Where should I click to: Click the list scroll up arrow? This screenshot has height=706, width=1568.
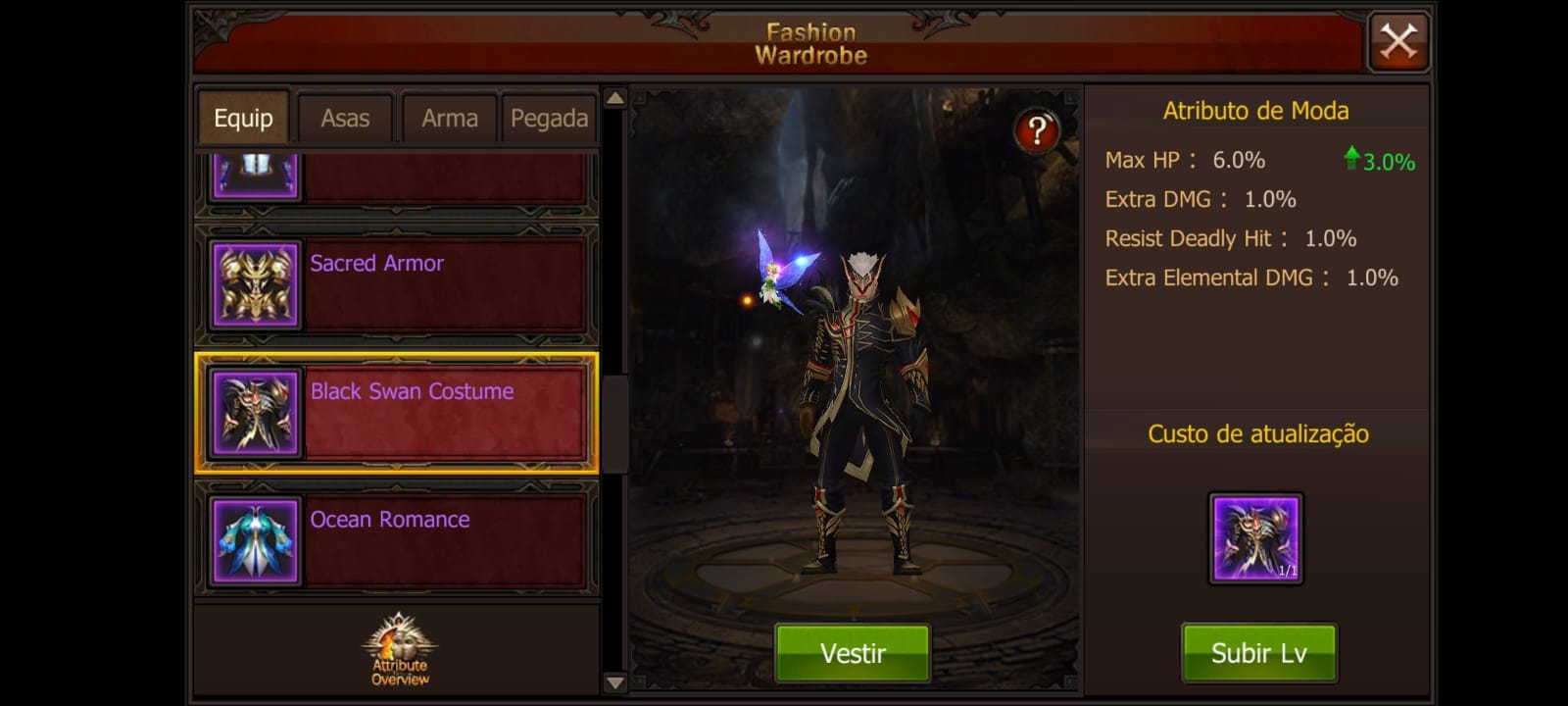[x=614, y=98]
